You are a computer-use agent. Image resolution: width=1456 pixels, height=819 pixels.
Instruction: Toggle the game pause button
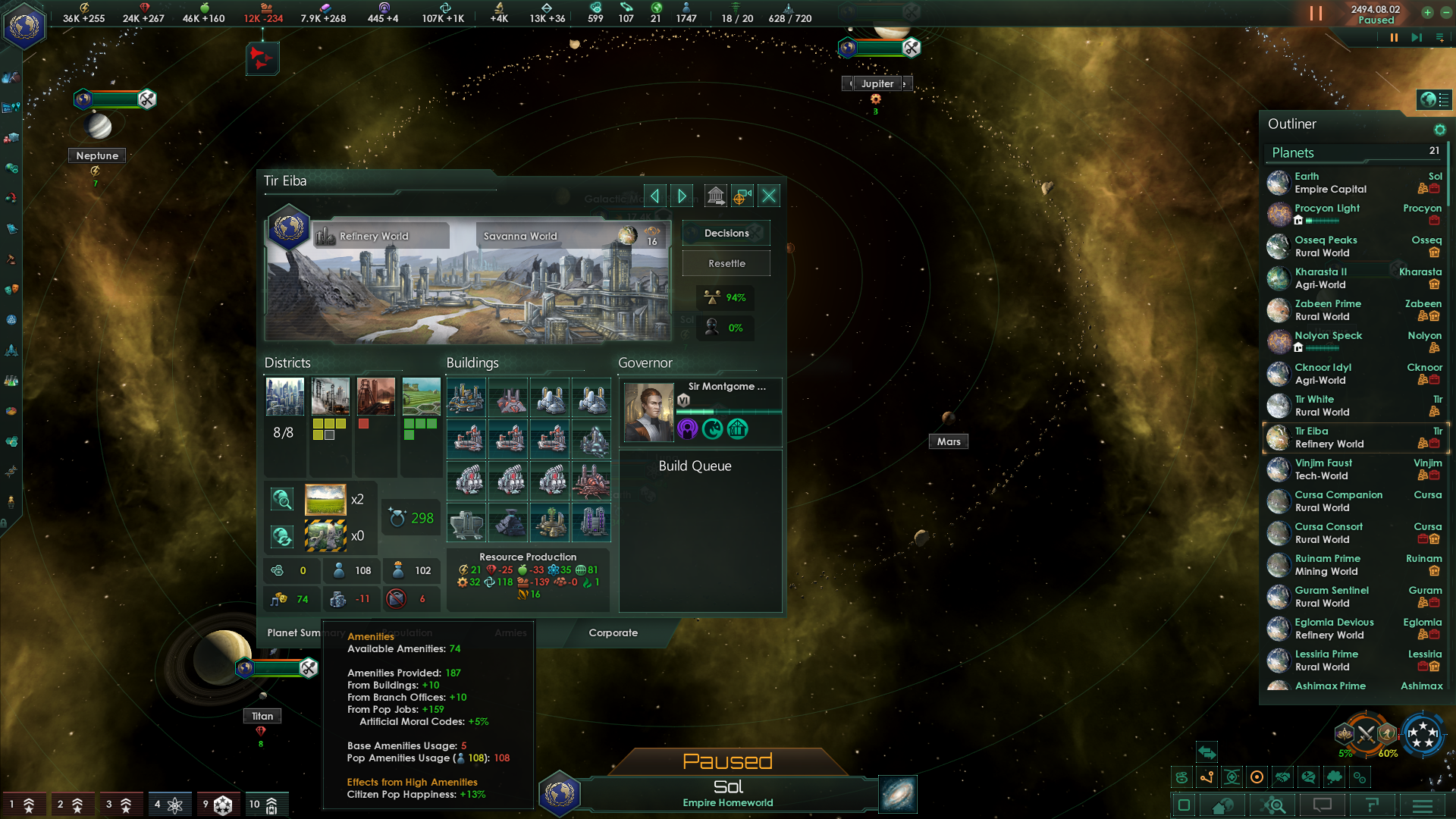[x=1316, y=14]
